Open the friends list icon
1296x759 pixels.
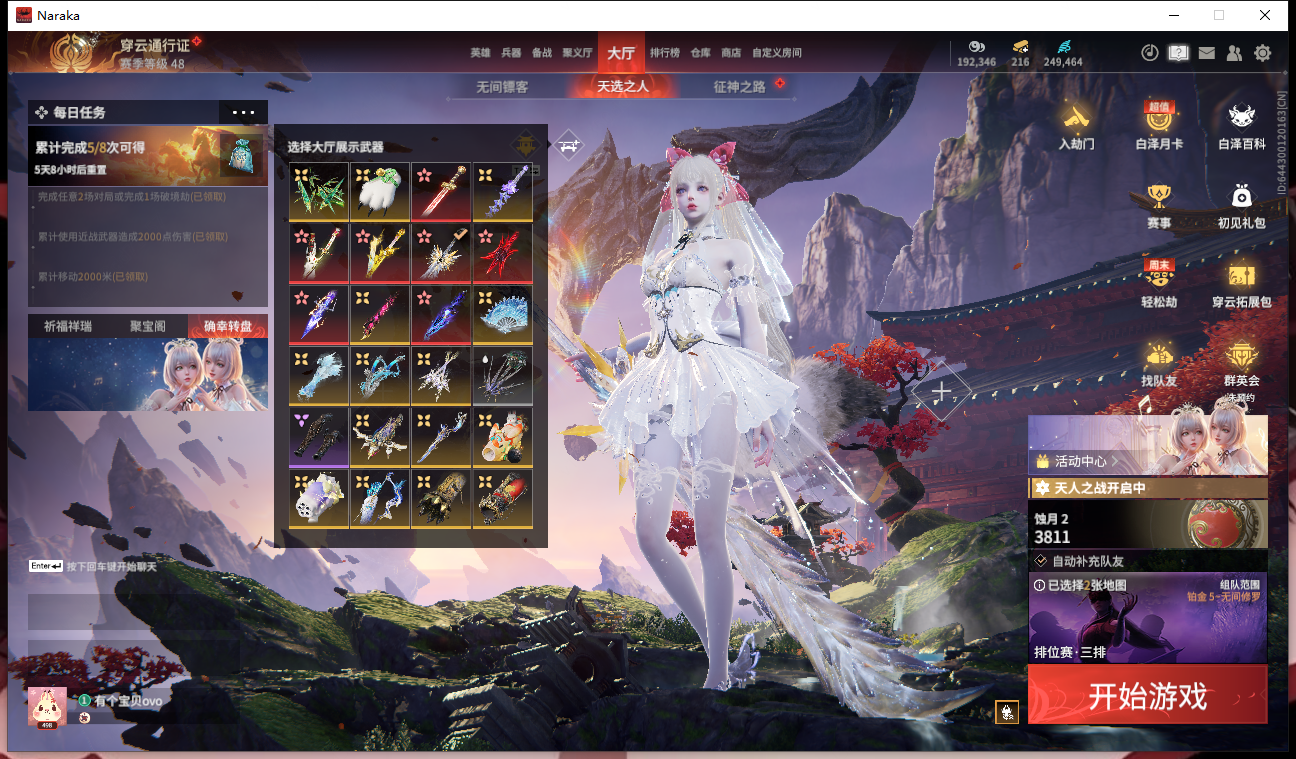1235,53
